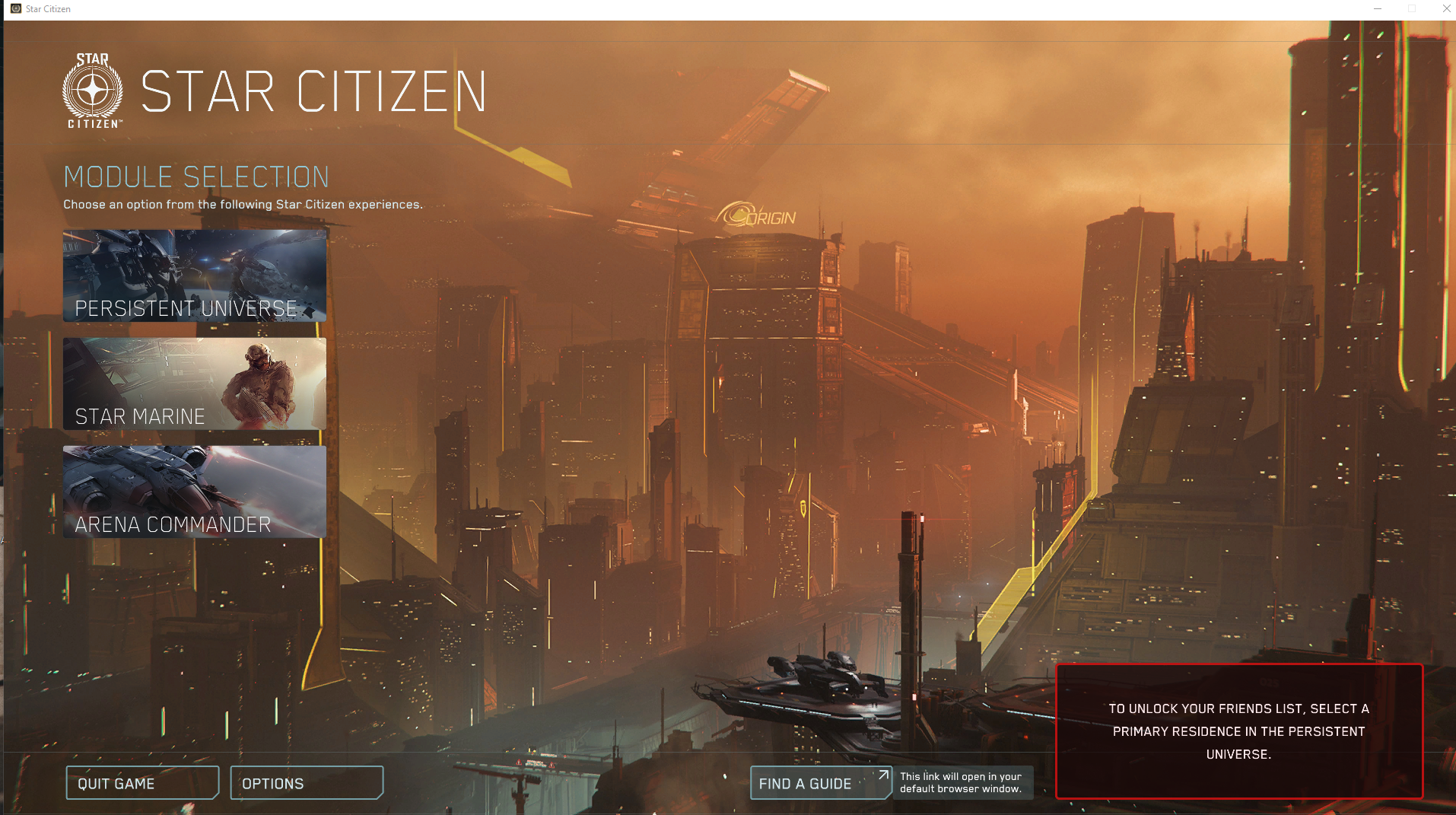
Task: Click the PERSISTENT UNIVERSE label text
Action: point(185,308)
